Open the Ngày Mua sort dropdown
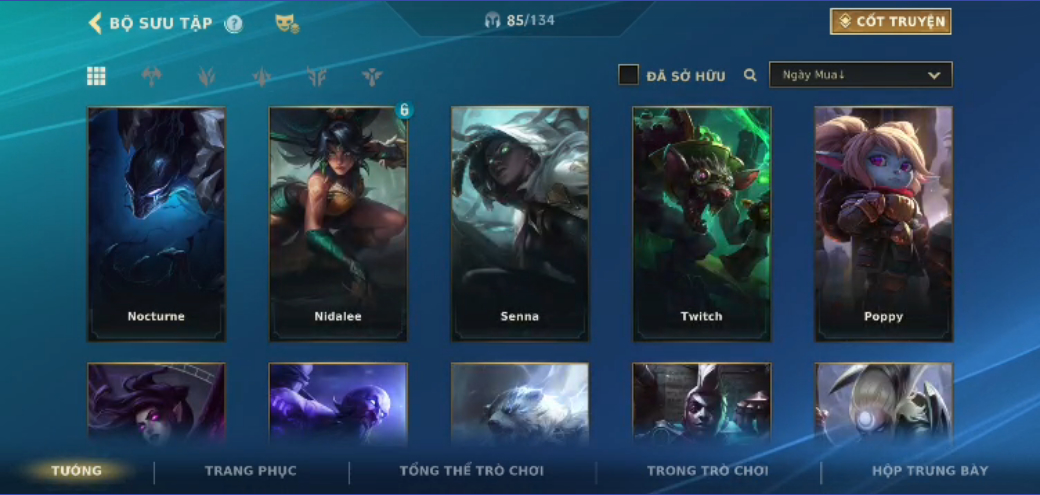Image resolution: width=1040 pixels, height=495 pixels. [860, 75]
